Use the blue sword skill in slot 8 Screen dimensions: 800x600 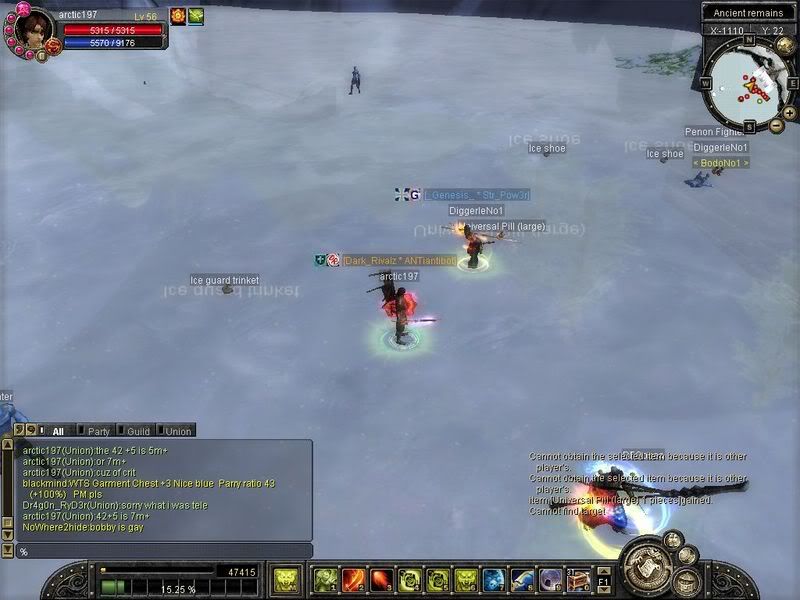click(522, 579)
